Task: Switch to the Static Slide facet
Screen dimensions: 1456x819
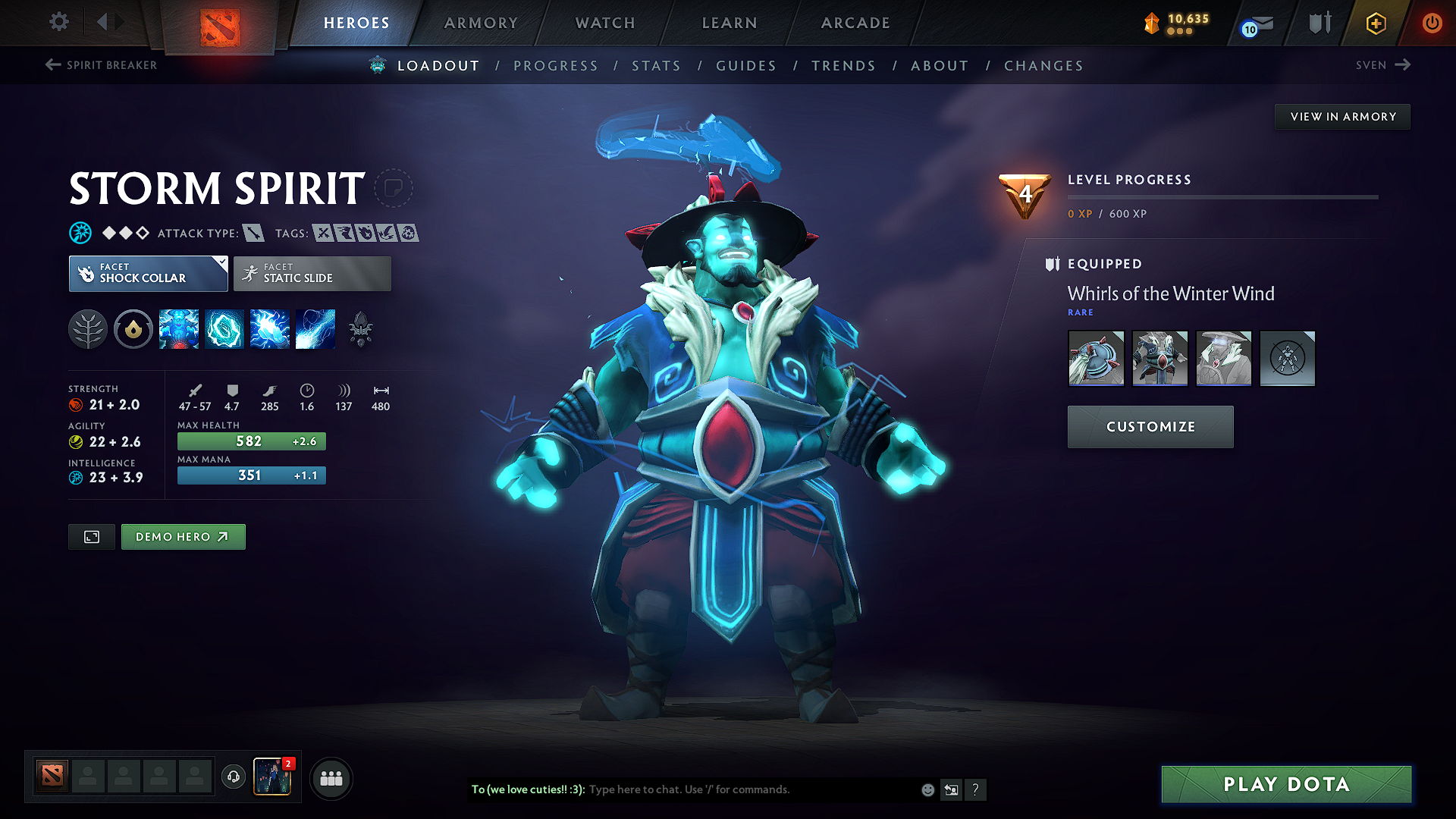Action: [x=311, y=274]
